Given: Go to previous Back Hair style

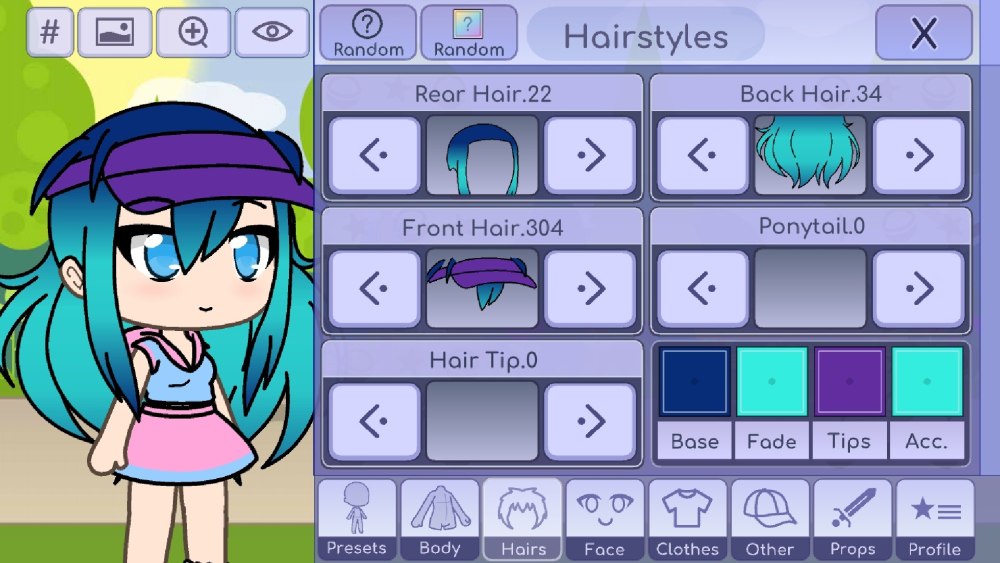Looking at the screenshot, I should click(702, 155).
